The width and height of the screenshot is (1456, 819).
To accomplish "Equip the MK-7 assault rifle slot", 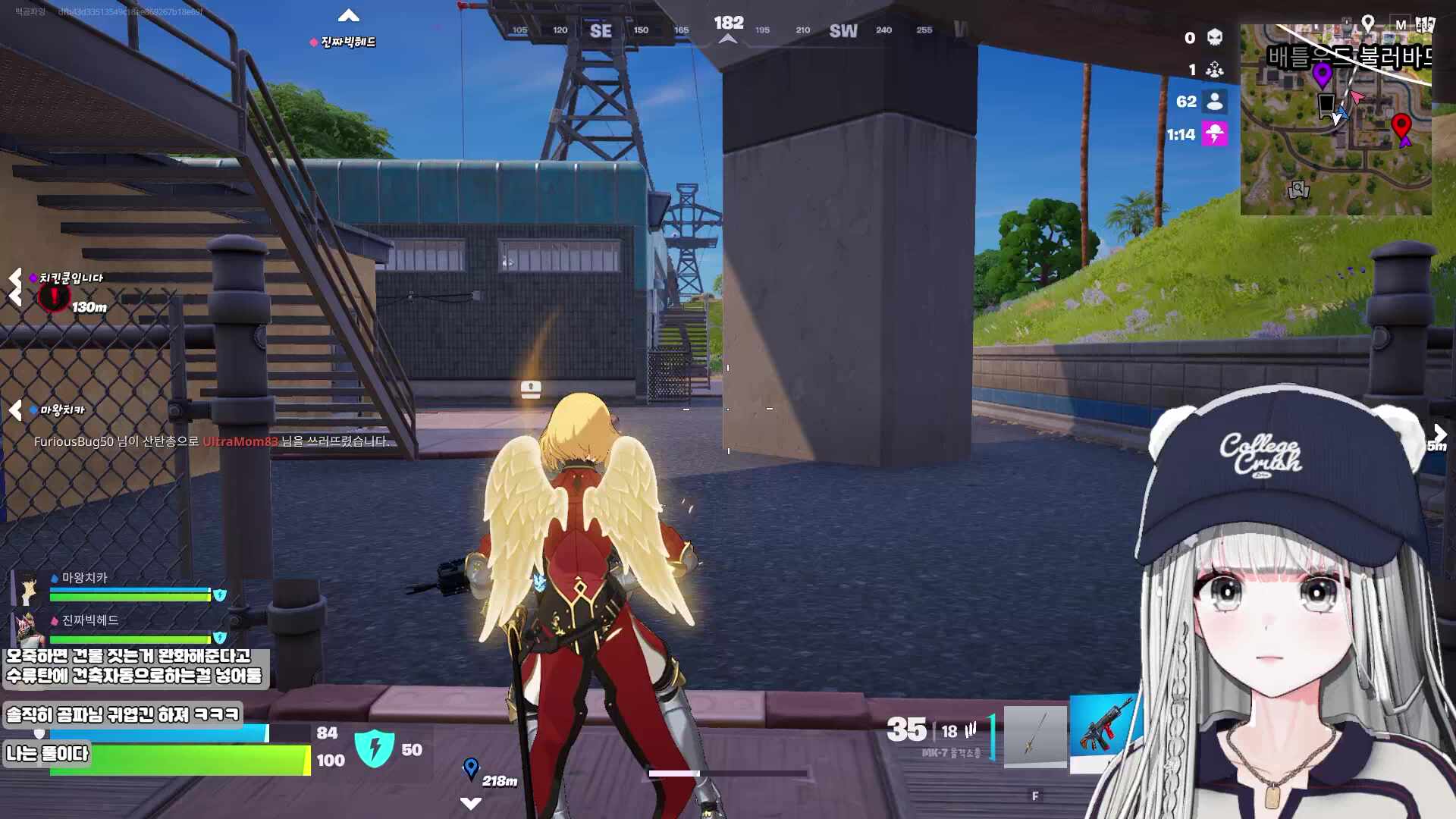I will (1103, 733).
